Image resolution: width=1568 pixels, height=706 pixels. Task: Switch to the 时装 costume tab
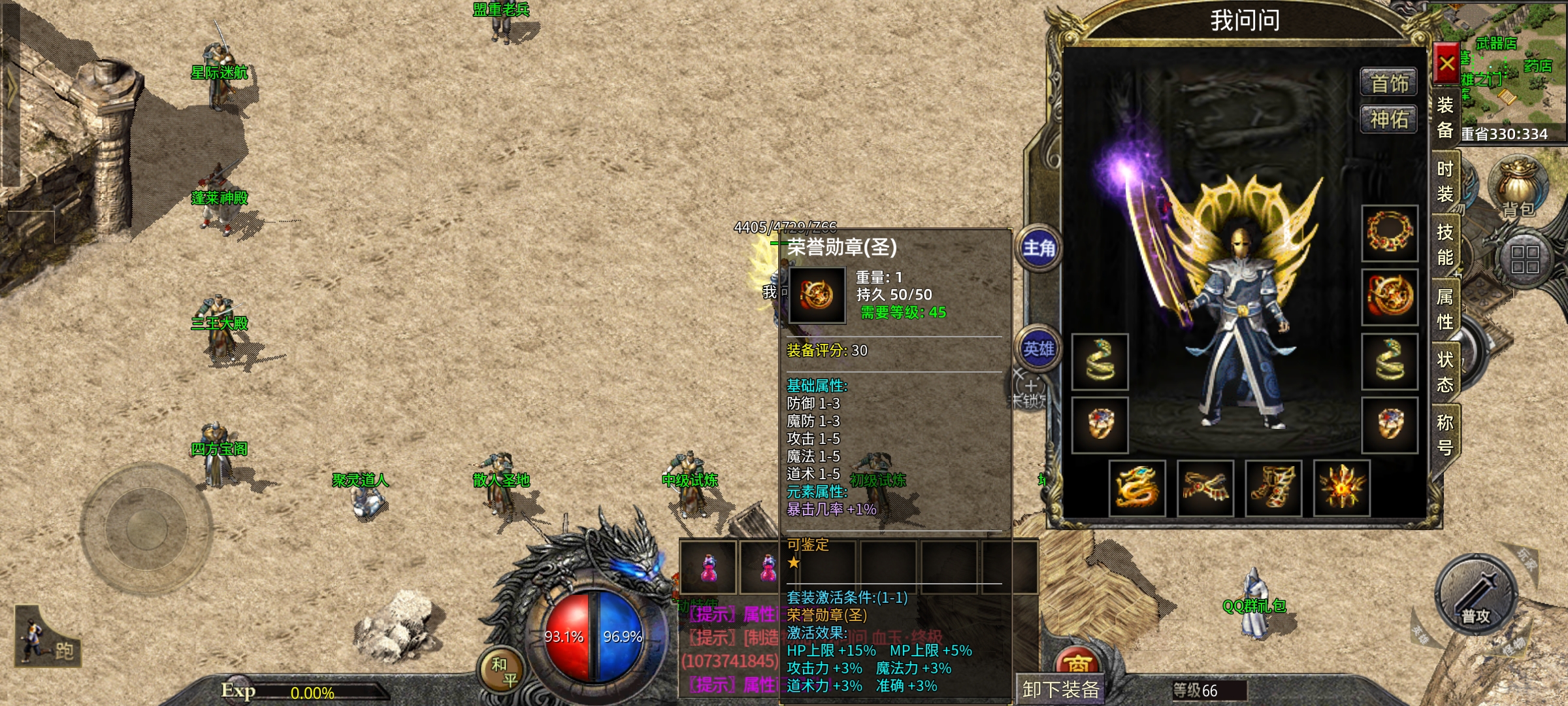tap(1445, 182)
